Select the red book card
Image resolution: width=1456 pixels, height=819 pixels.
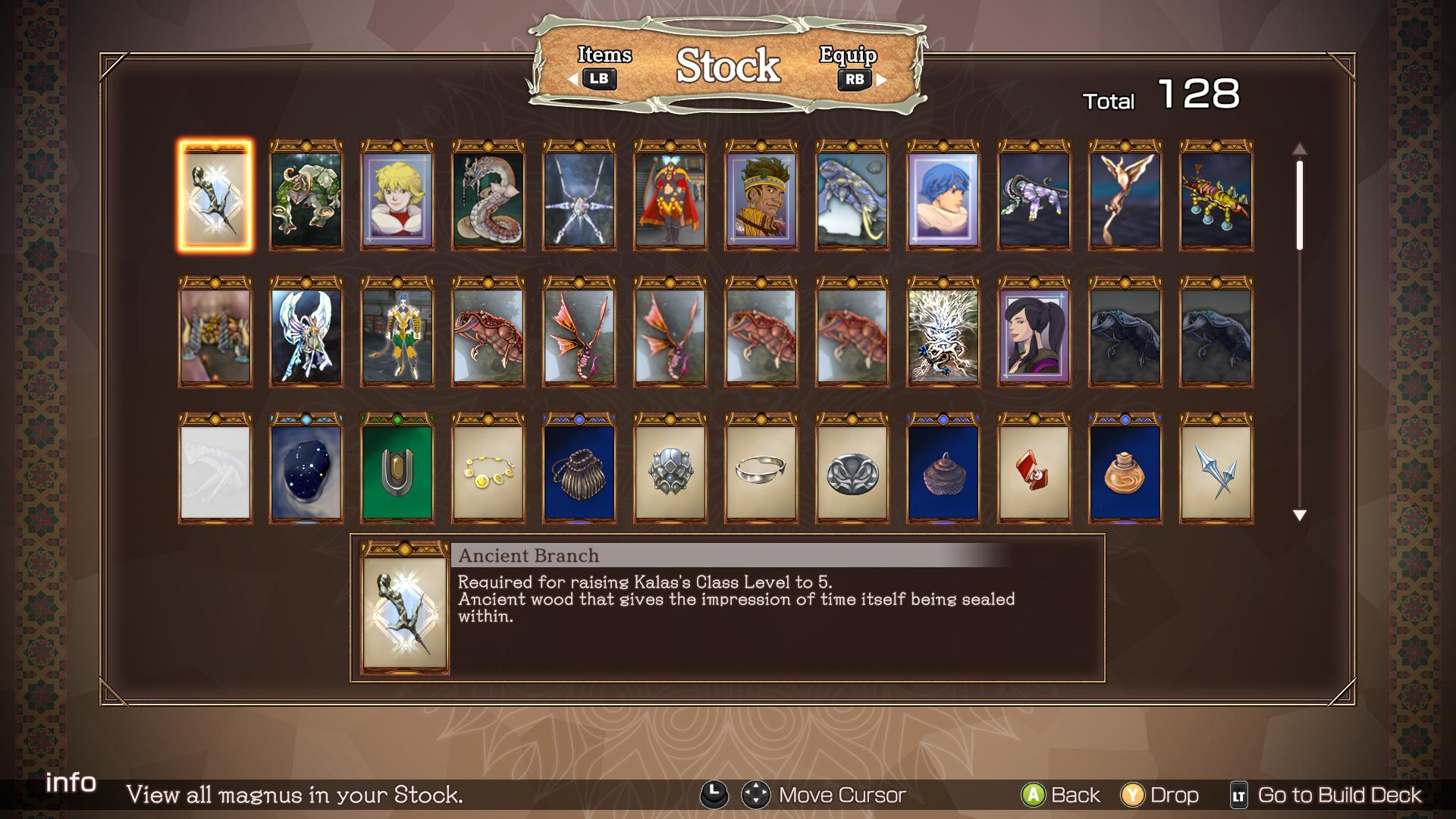point(1034,469)
